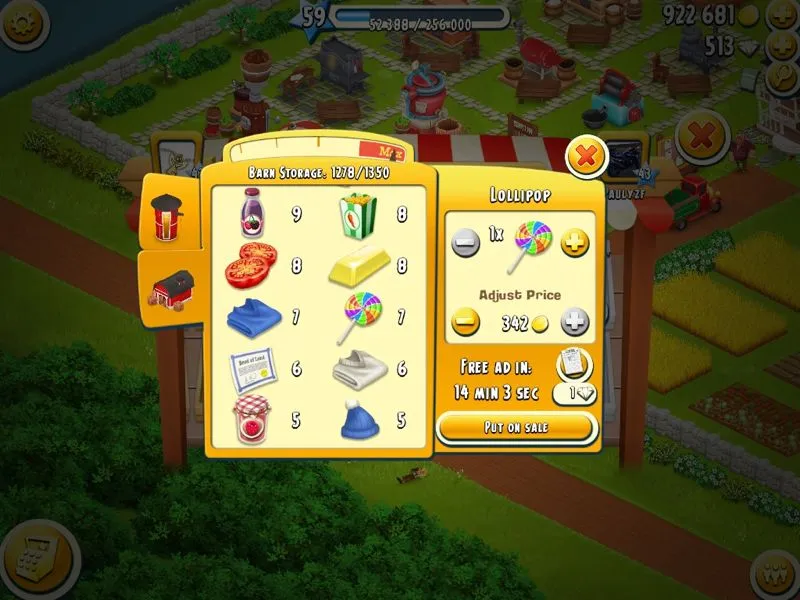This screenshot has height=600, width=800.
Task: Raise the adjusted price with the plus
Action: point(574,323)
